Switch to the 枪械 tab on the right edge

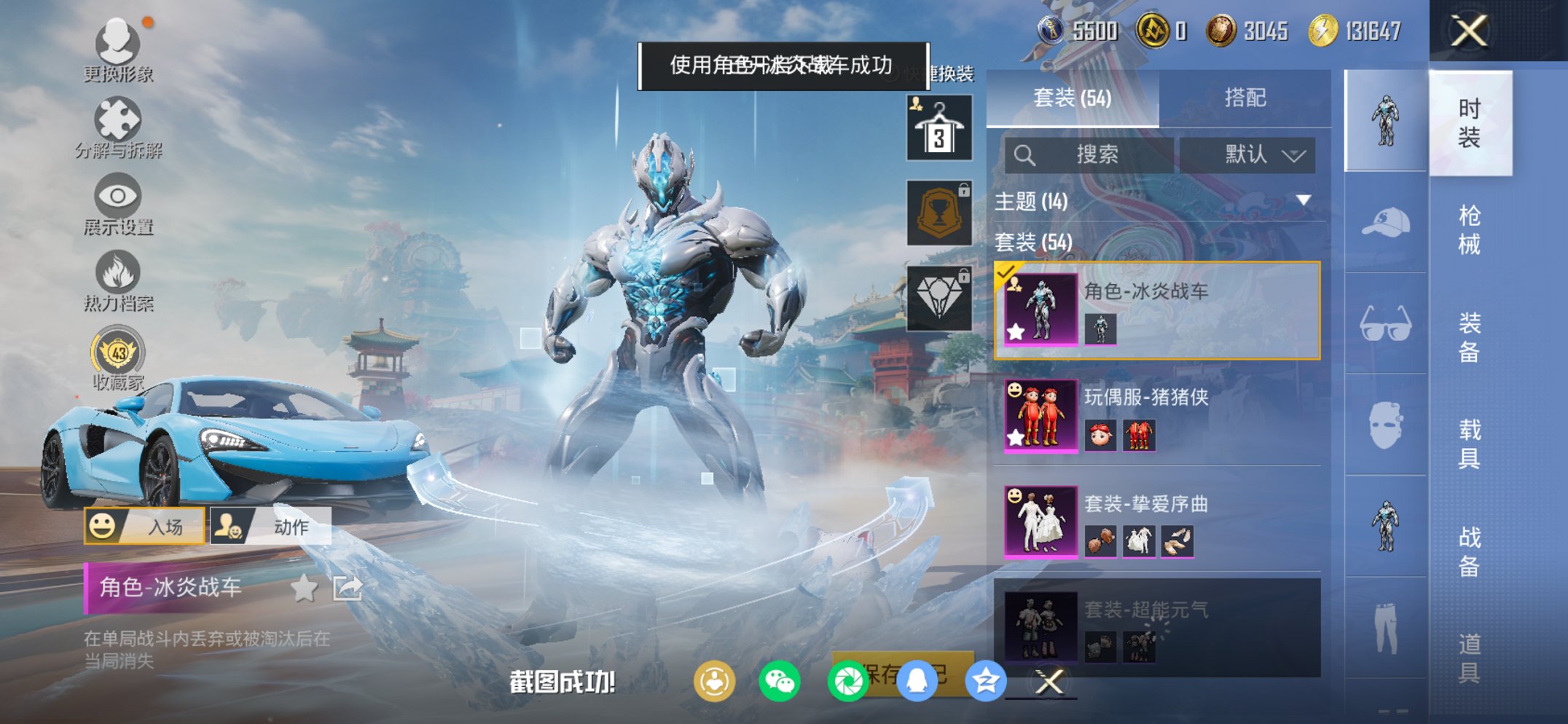pyautogui.click(x=1468, y=226)
